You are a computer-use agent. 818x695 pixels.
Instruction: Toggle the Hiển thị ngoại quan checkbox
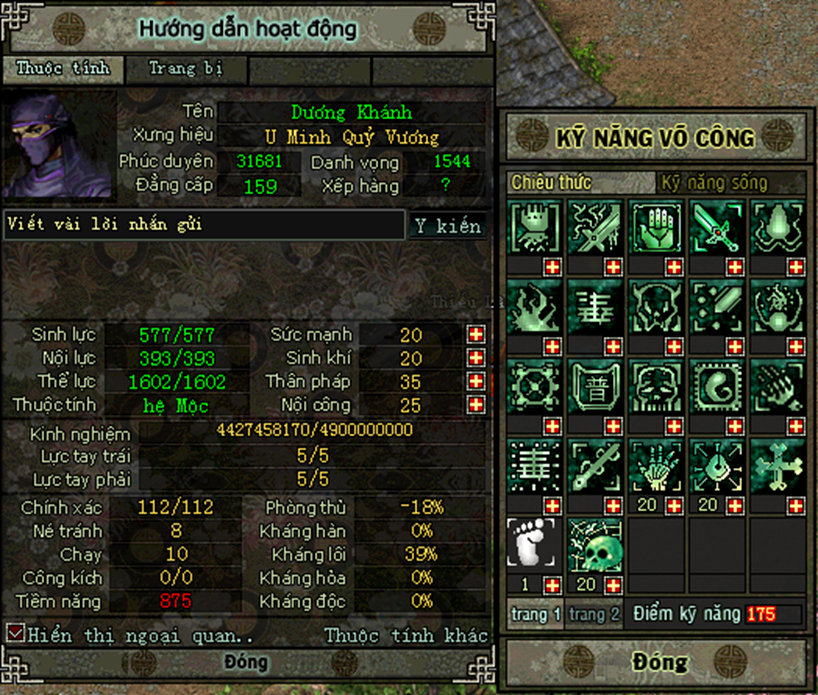(x=15, y=633)
